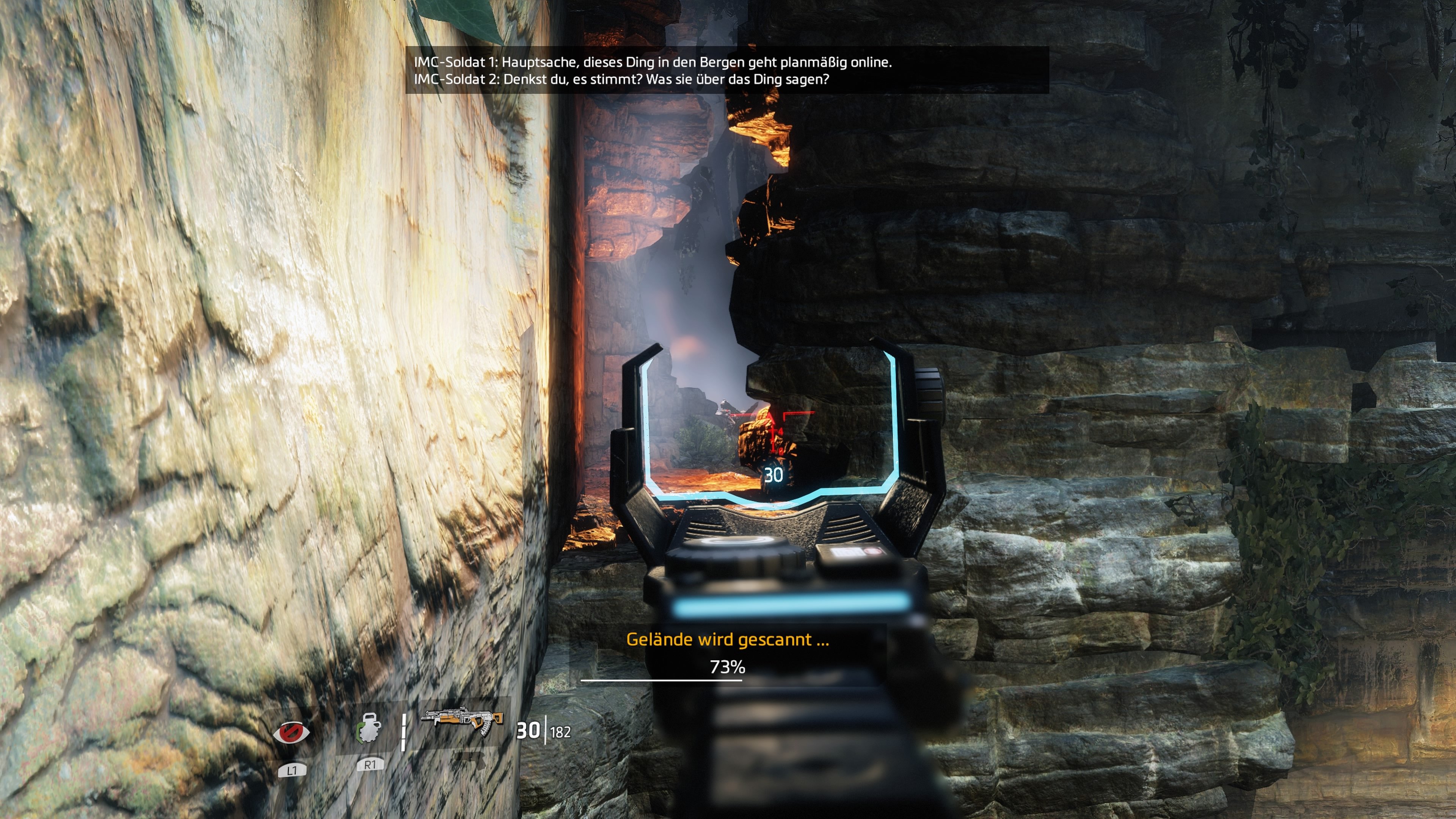Click the ammo divider marks near the weapon
The height and width of the screenshot is (819, 1456).
pyautogui.click(x=404, y=731)
